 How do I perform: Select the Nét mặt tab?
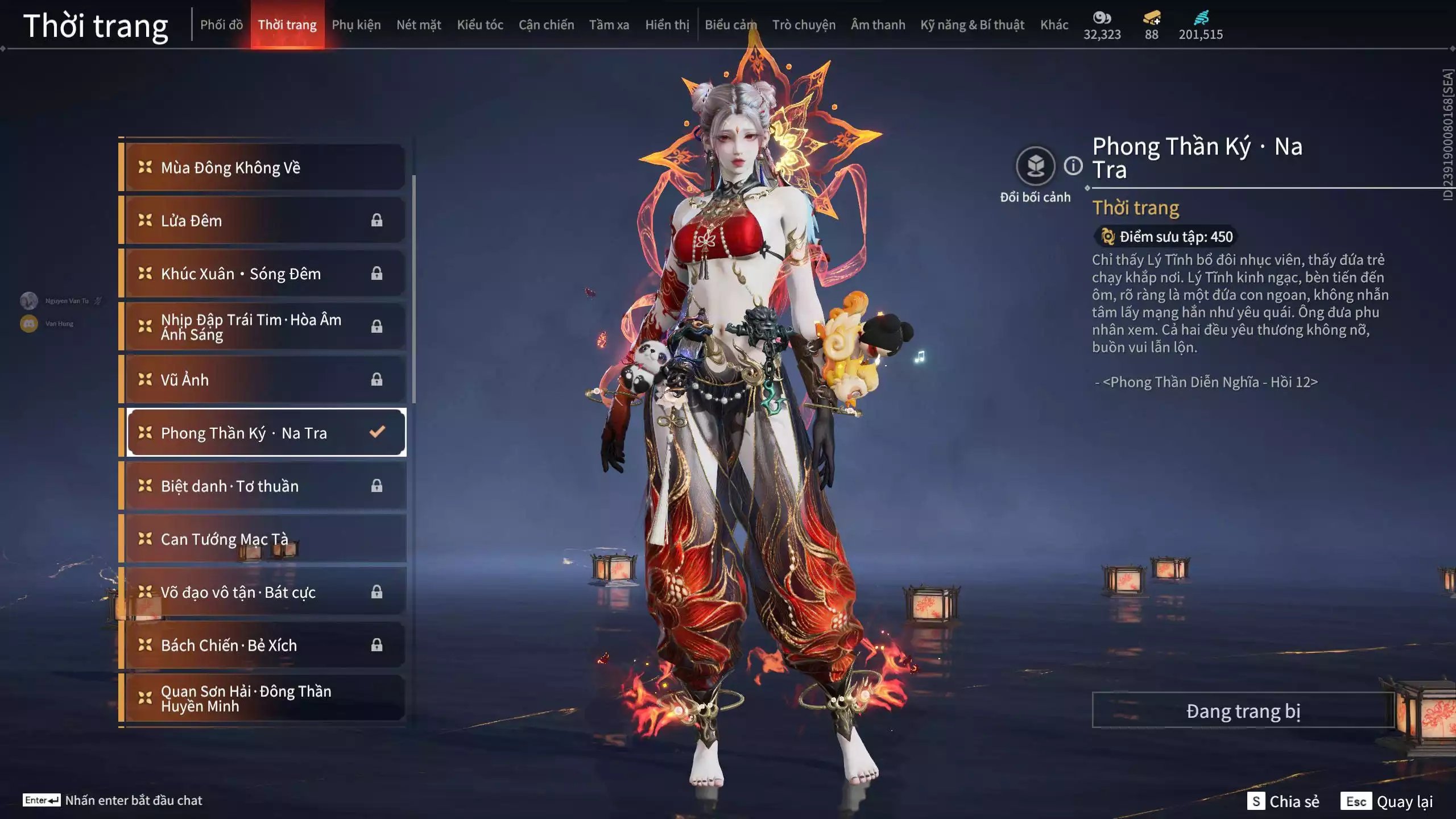(419, 25)
